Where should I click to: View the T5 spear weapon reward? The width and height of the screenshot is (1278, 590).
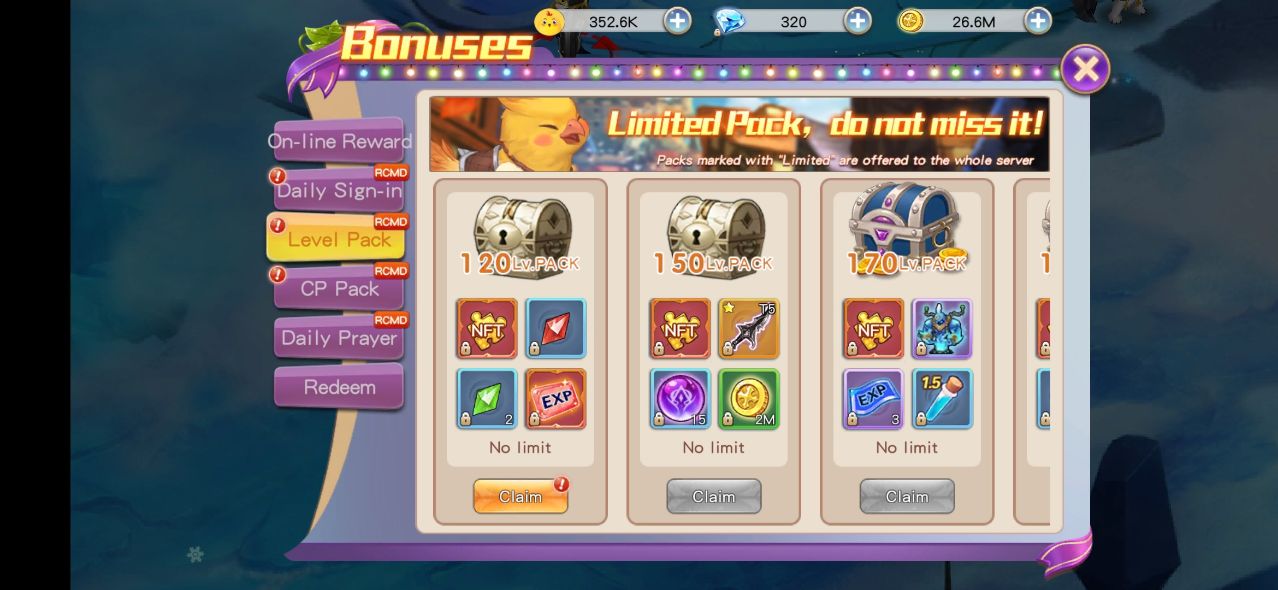tap(749, 328)
